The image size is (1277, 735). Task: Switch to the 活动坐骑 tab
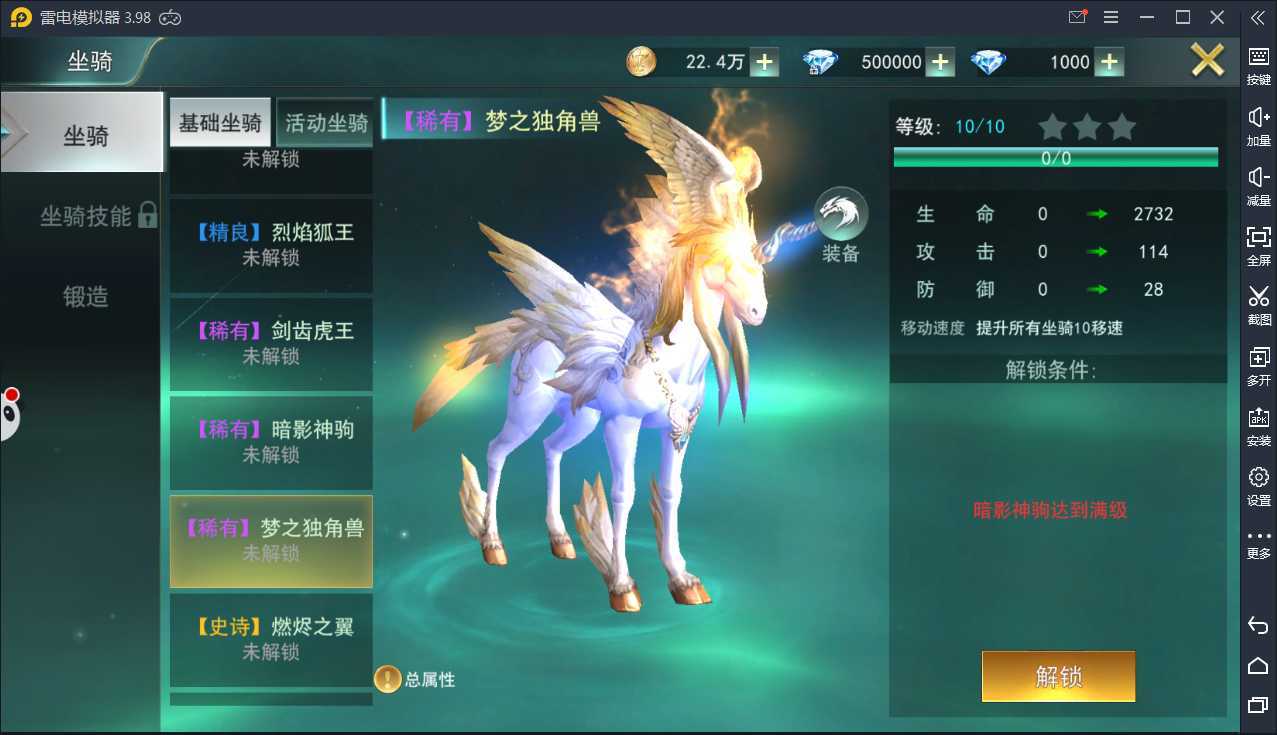click(326, 123)
